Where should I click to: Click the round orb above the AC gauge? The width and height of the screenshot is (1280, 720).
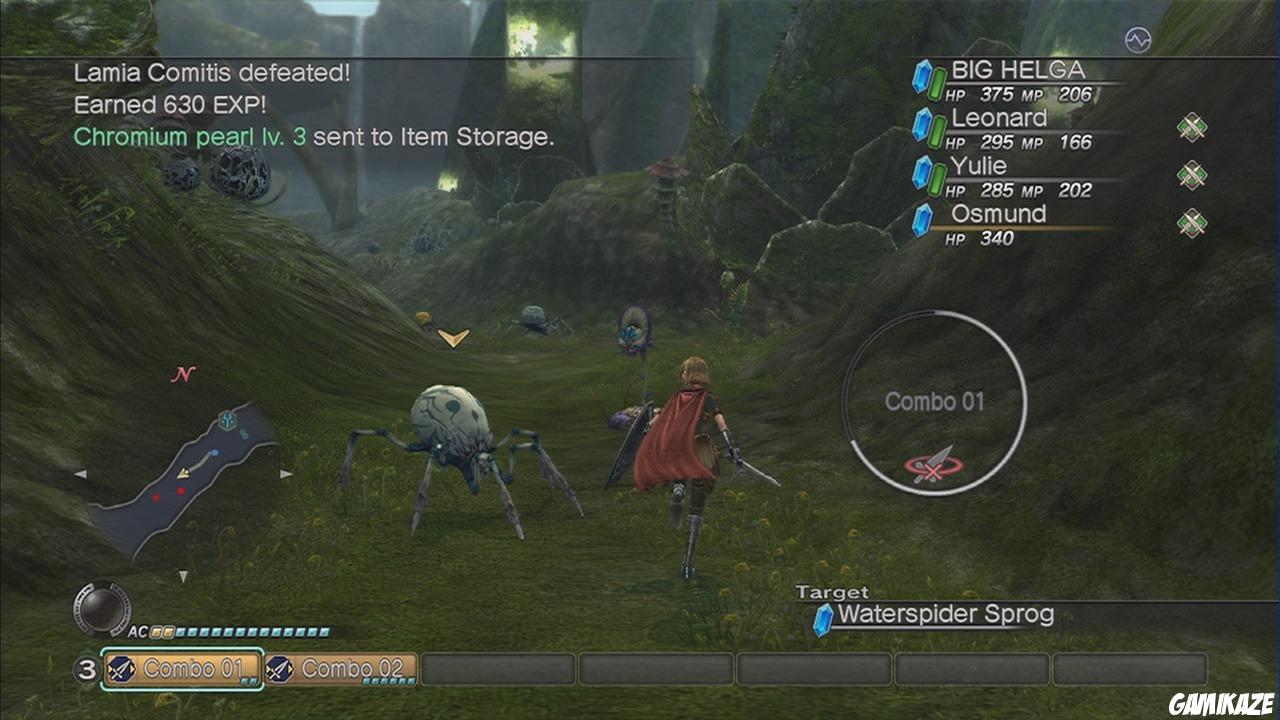102,608
